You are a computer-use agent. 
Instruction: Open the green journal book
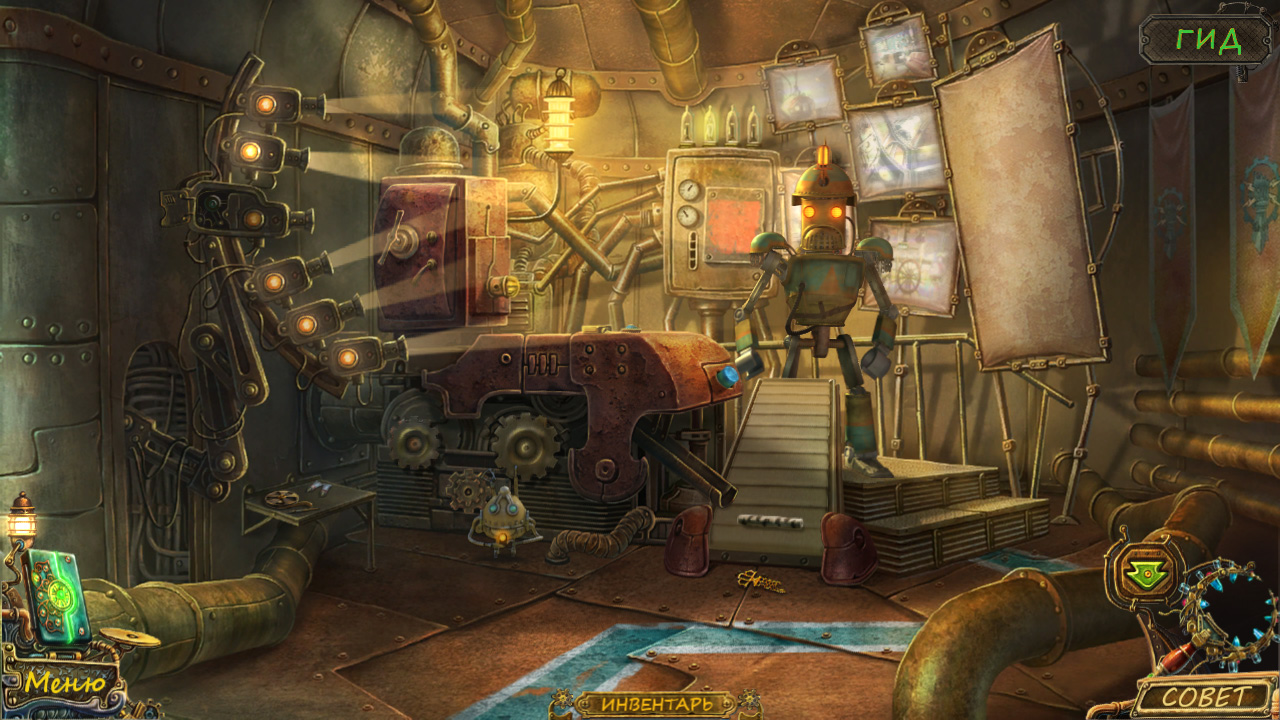[58, 596]
